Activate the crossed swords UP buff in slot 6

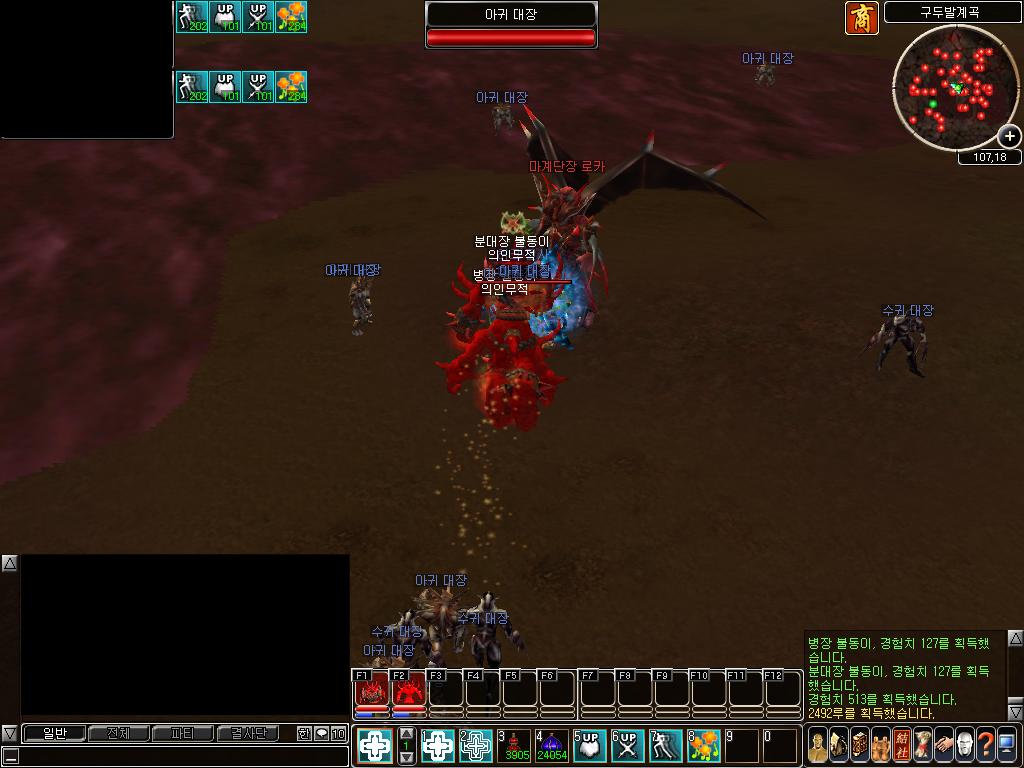(x=628, y=745)
